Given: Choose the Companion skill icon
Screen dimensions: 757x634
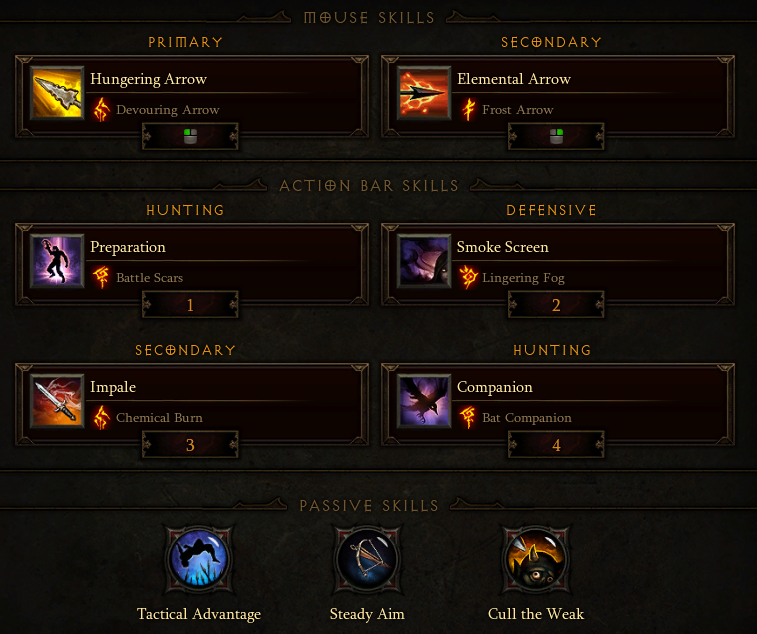Looking at the screenshot, I should tap(424, 401).
